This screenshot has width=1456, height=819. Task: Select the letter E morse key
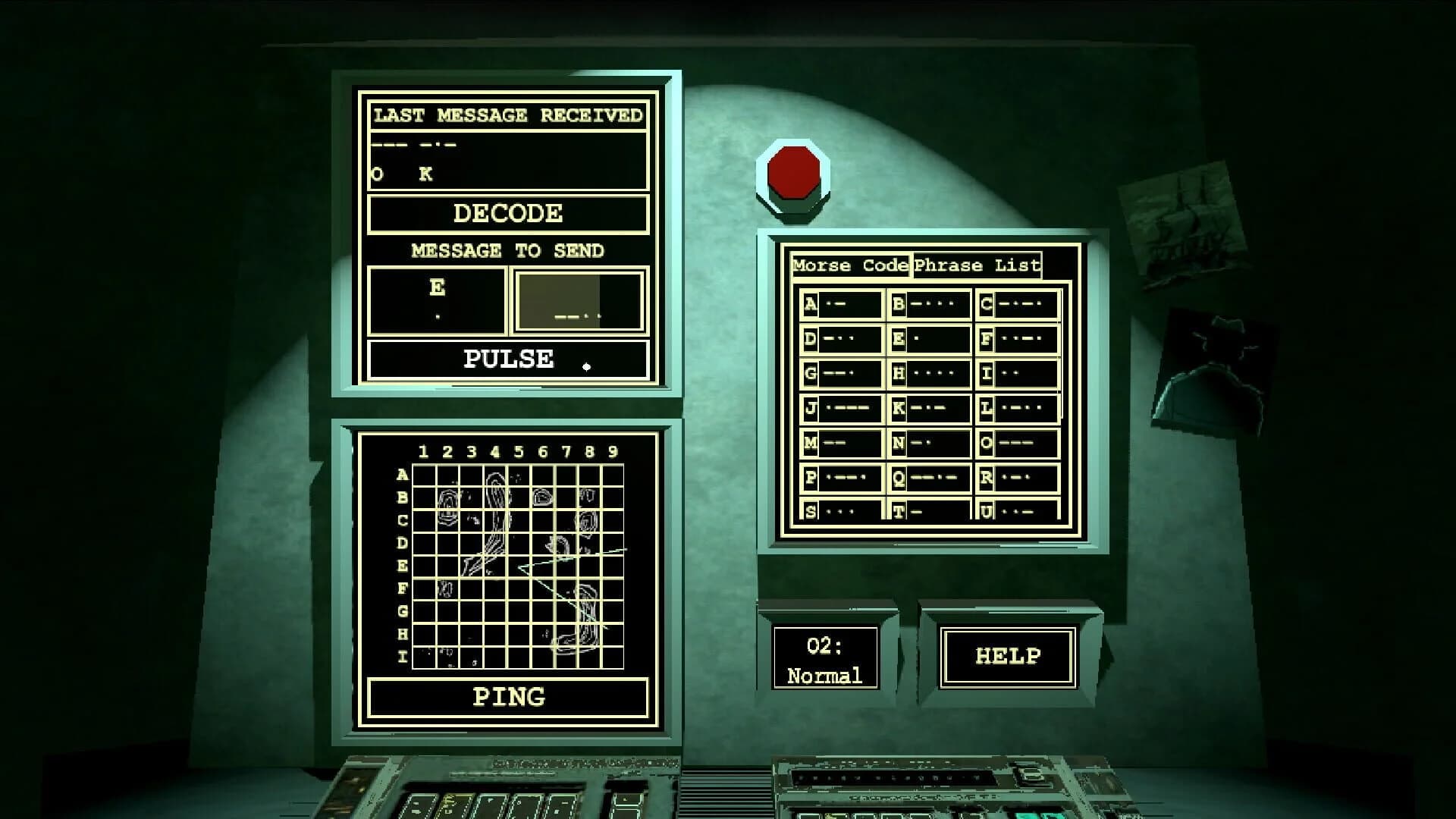929,340
